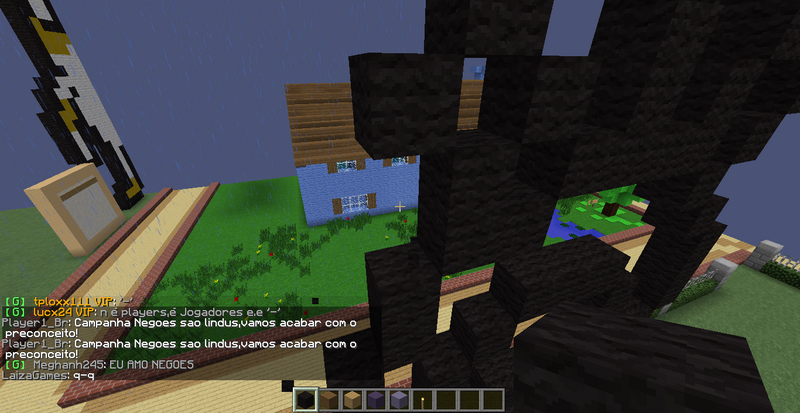Image resolution: width=800 pixels, height=413 pixels.
Task: Select the torch hotbar slot
Action: [422, 401]
